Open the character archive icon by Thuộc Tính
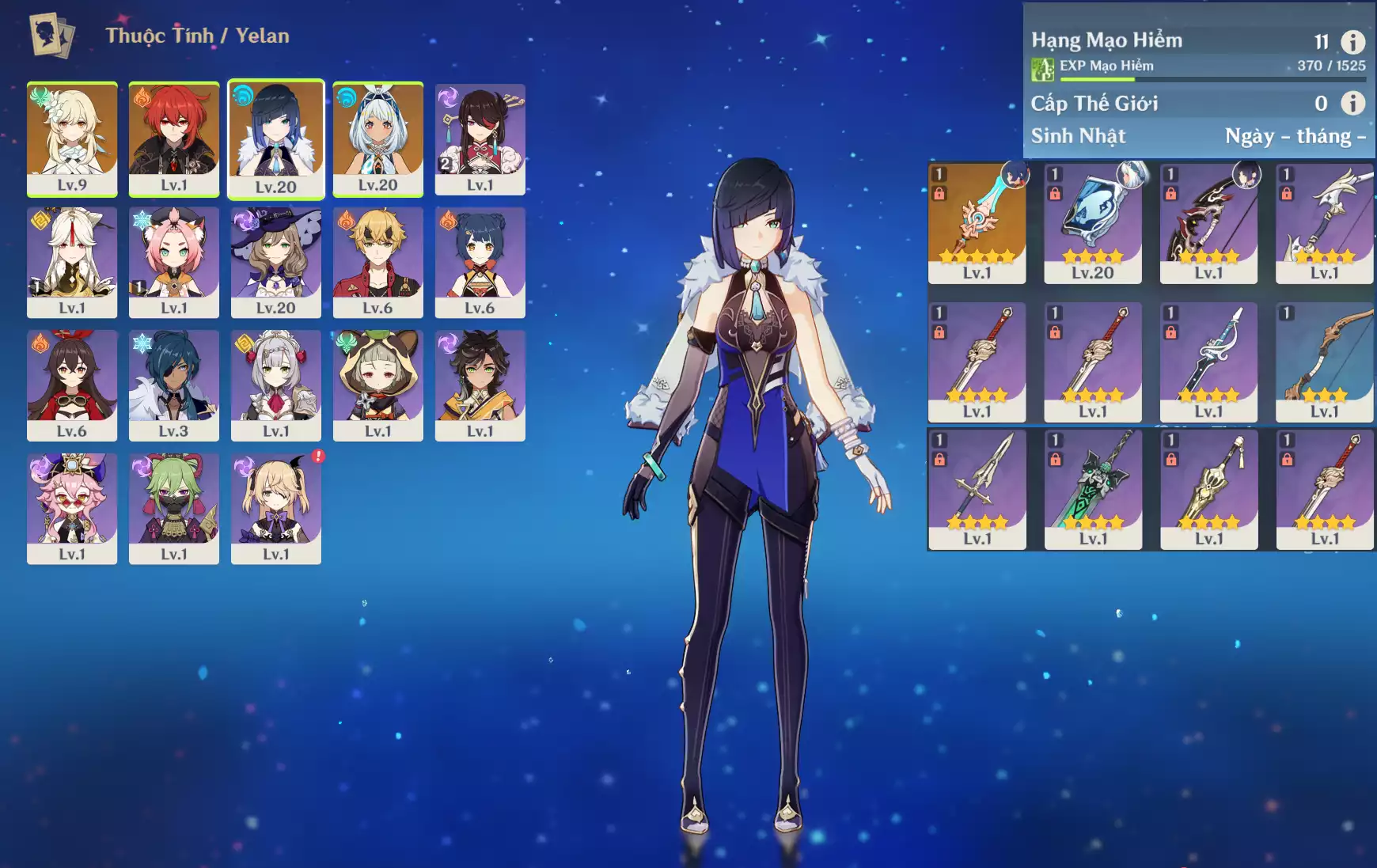Viewport: 1377px width, 868px height. (52, 36)
